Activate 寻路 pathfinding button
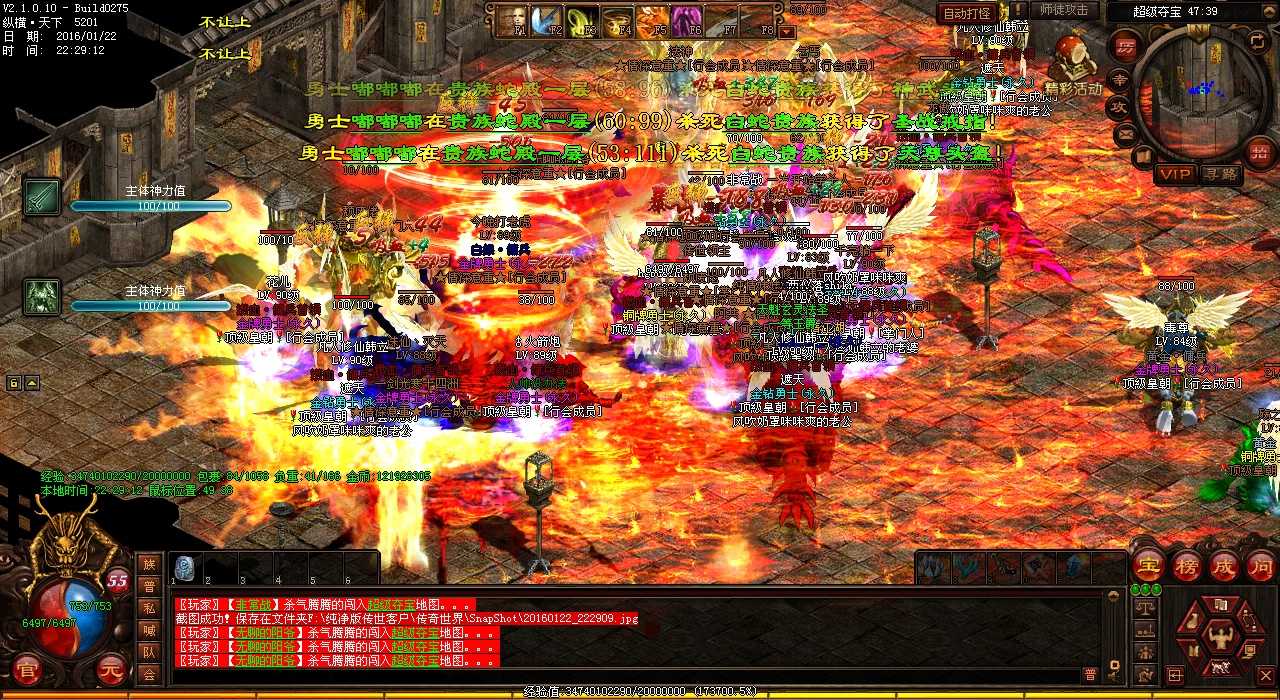 click(1221, 174)
